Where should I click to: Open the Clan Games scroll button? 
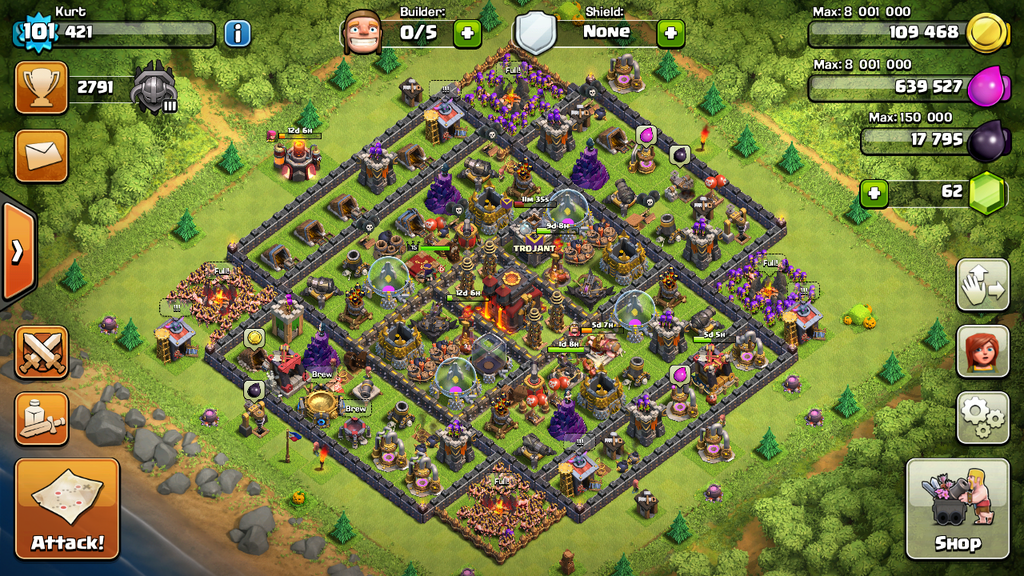(42, 418)
